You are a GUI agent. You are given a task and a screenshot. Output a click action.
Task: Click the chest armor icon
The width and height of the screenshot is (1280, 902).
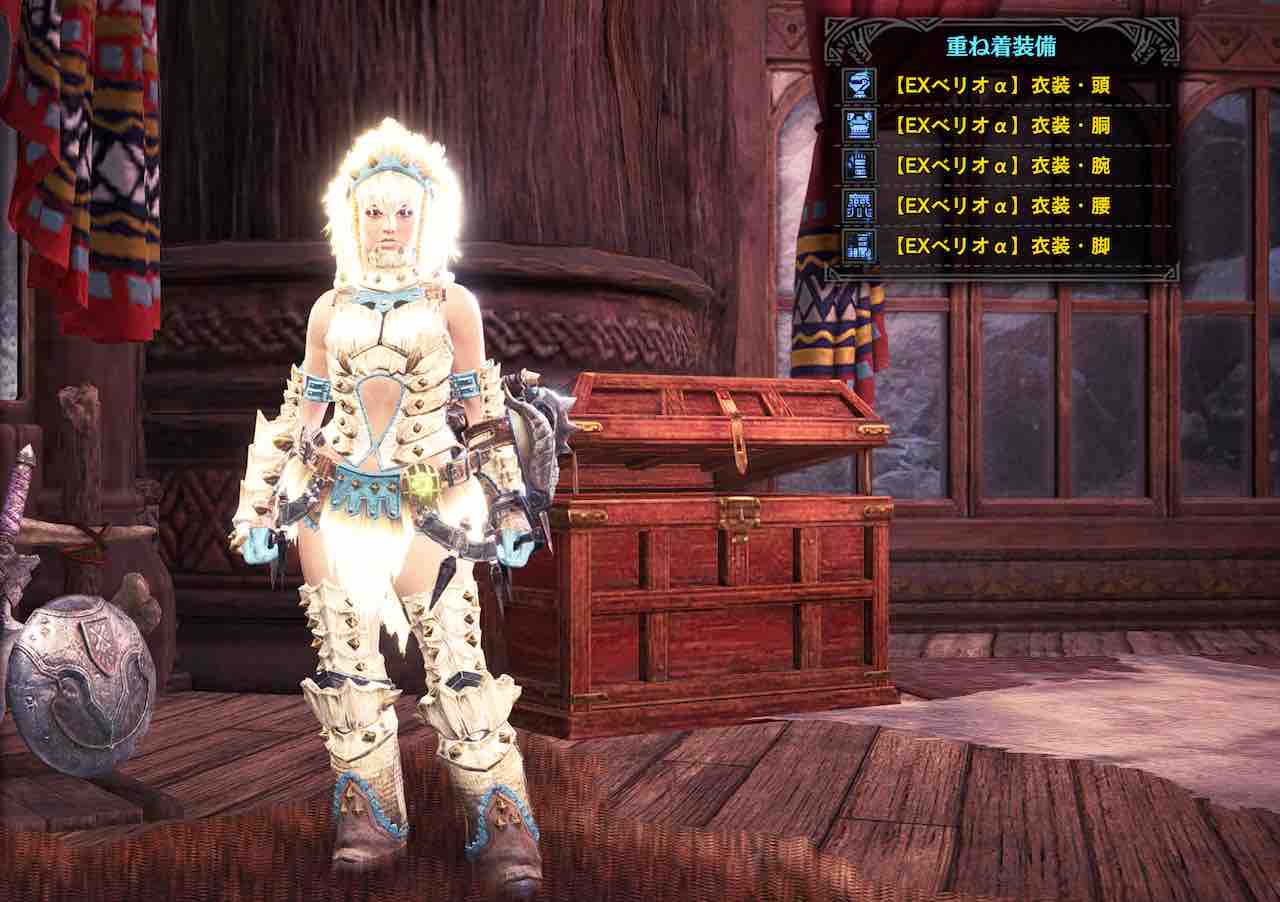[859, 126]
